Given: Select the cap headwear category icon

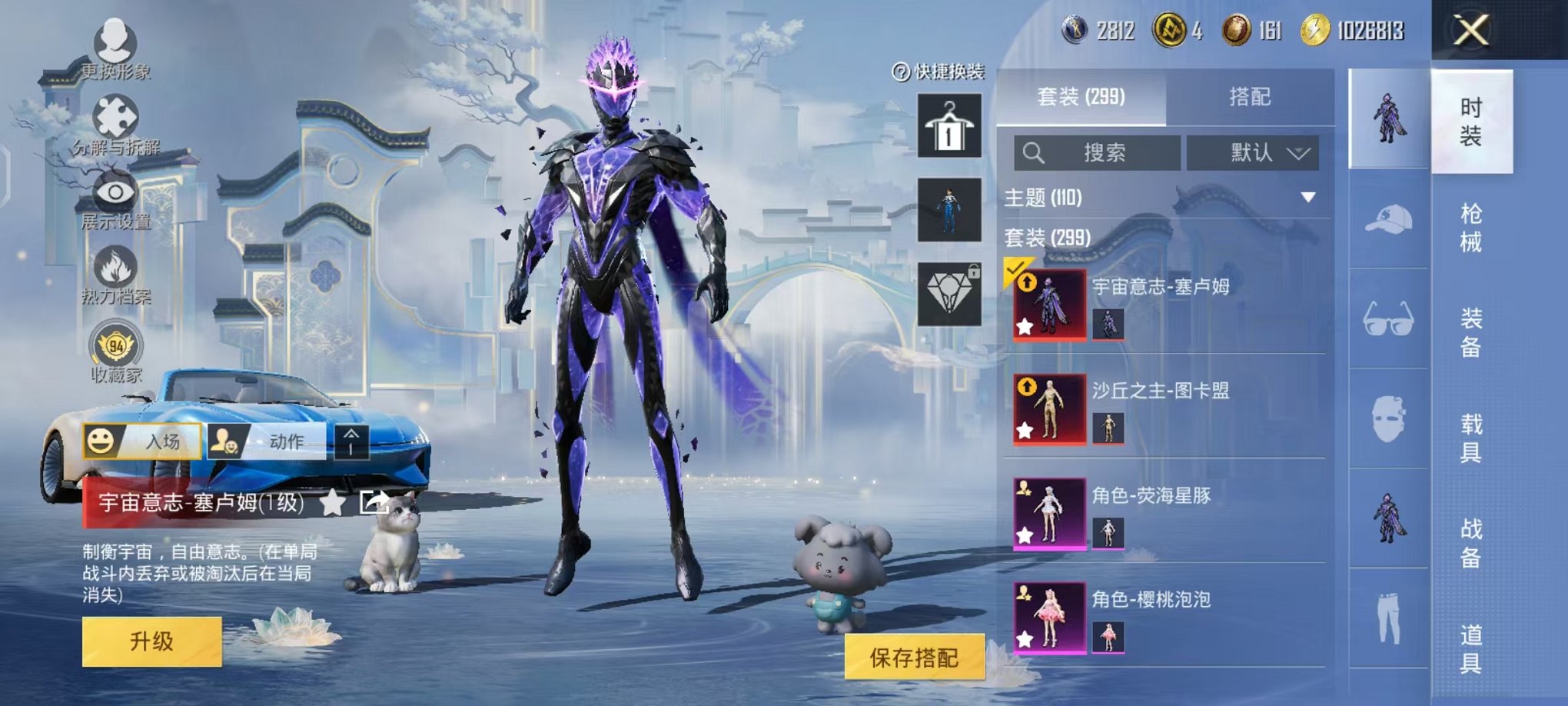Looking at the screenshot, I should [1388, 220].
